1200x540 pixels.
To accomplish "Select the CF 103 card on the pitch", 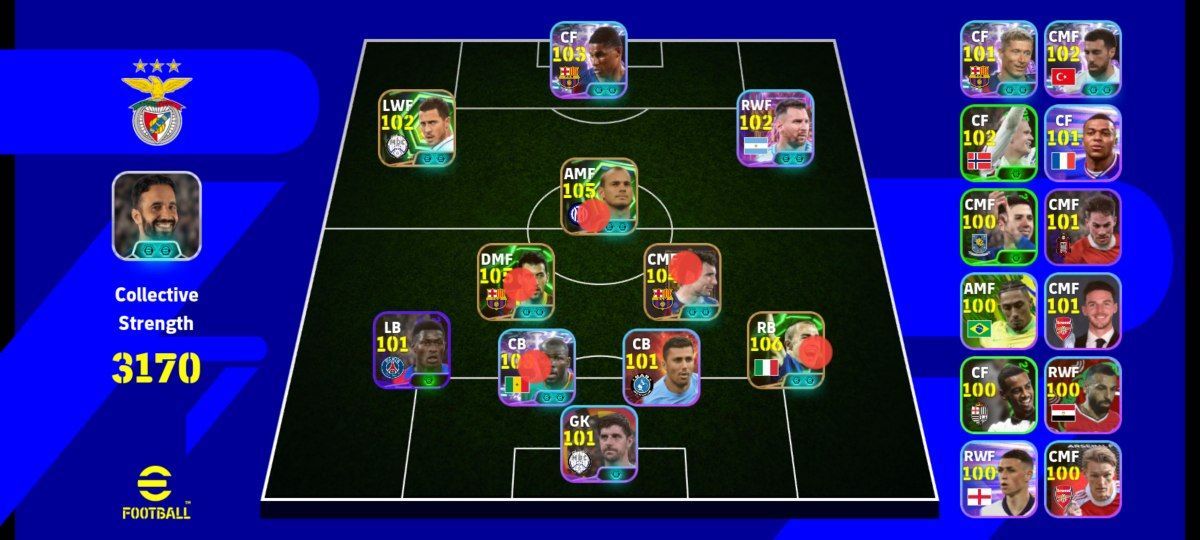I will coord(588,59).
